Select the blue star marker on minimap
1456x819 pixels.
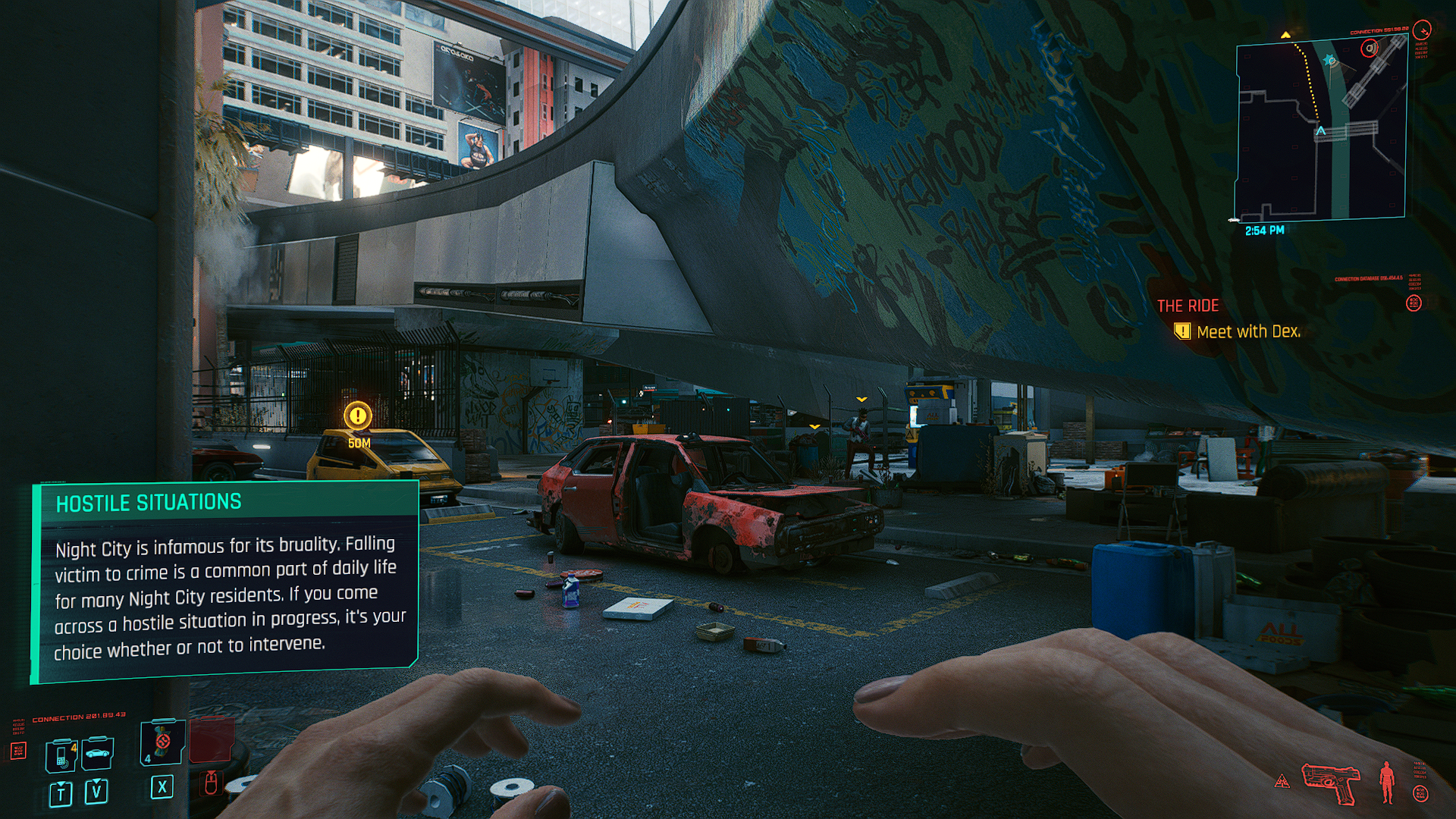1329,60
